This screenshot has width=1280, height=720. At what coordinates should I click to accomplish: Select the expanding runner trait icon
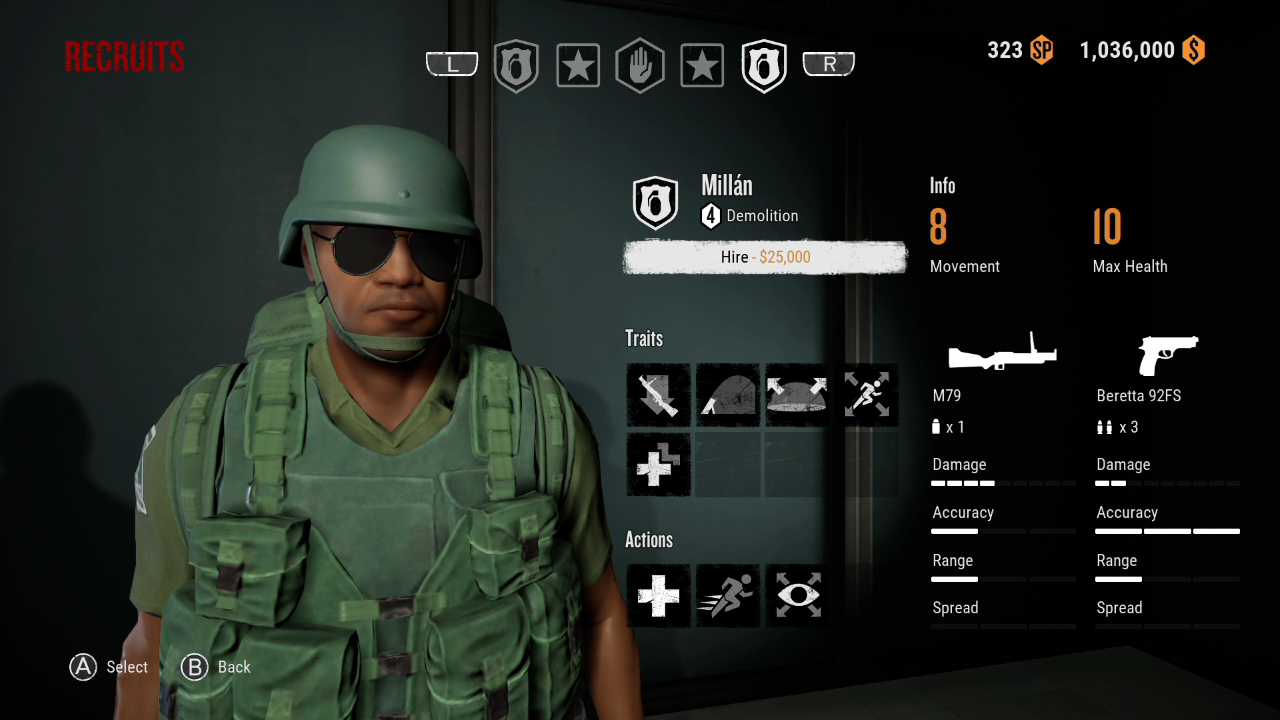click(x=868, y=395)
